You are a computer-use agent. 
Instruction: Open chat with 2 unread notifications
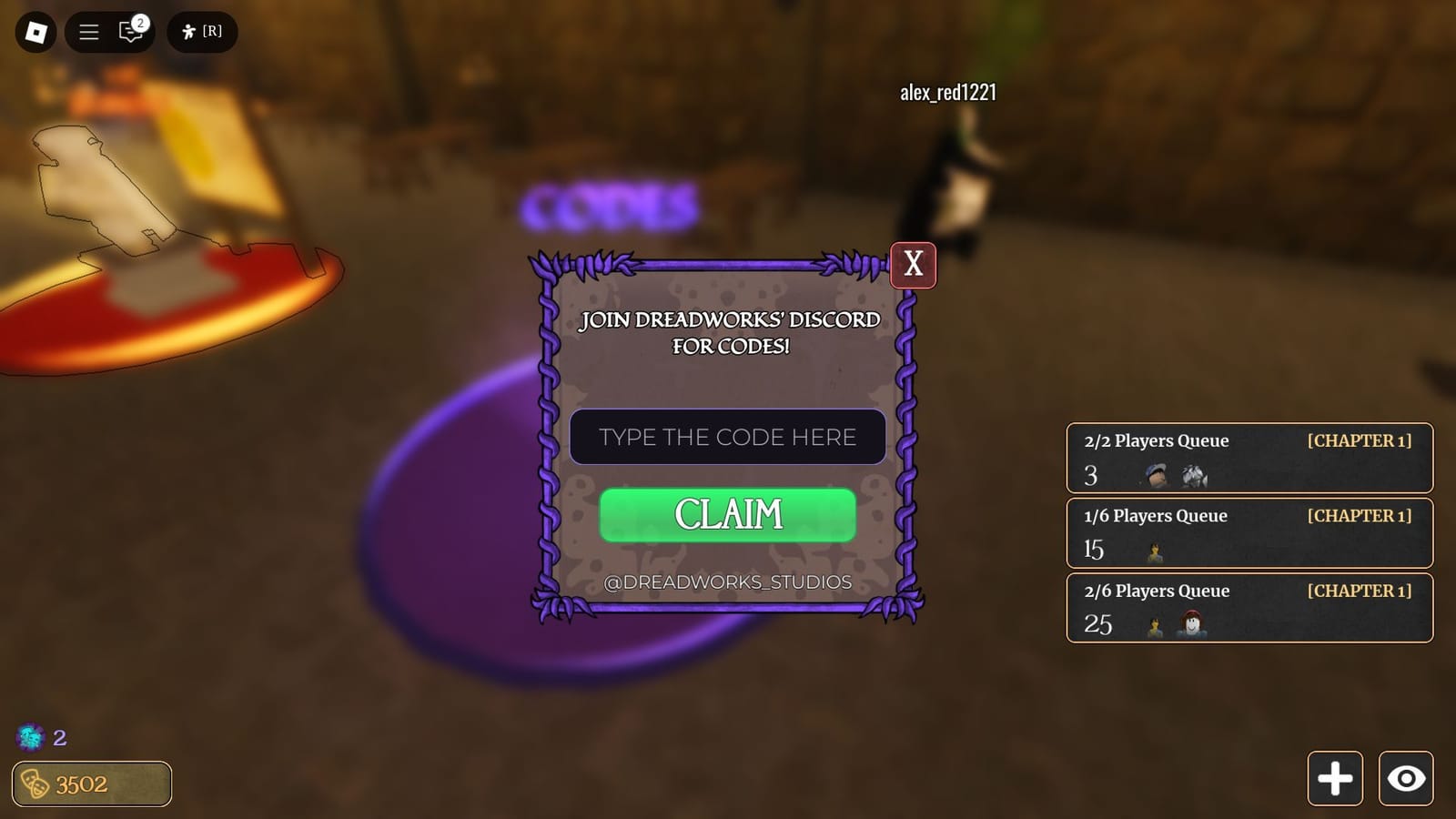[x=130, y=31]
